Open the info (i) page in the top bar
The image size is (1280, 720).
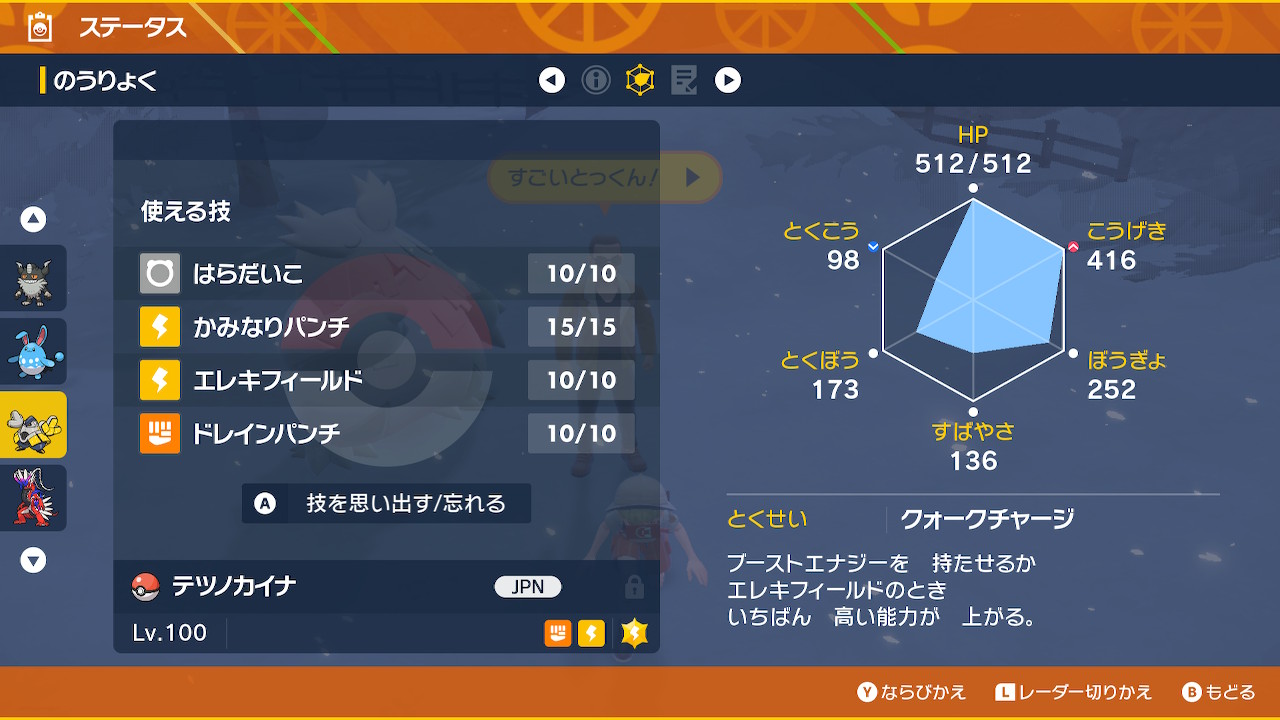(596, 80)
